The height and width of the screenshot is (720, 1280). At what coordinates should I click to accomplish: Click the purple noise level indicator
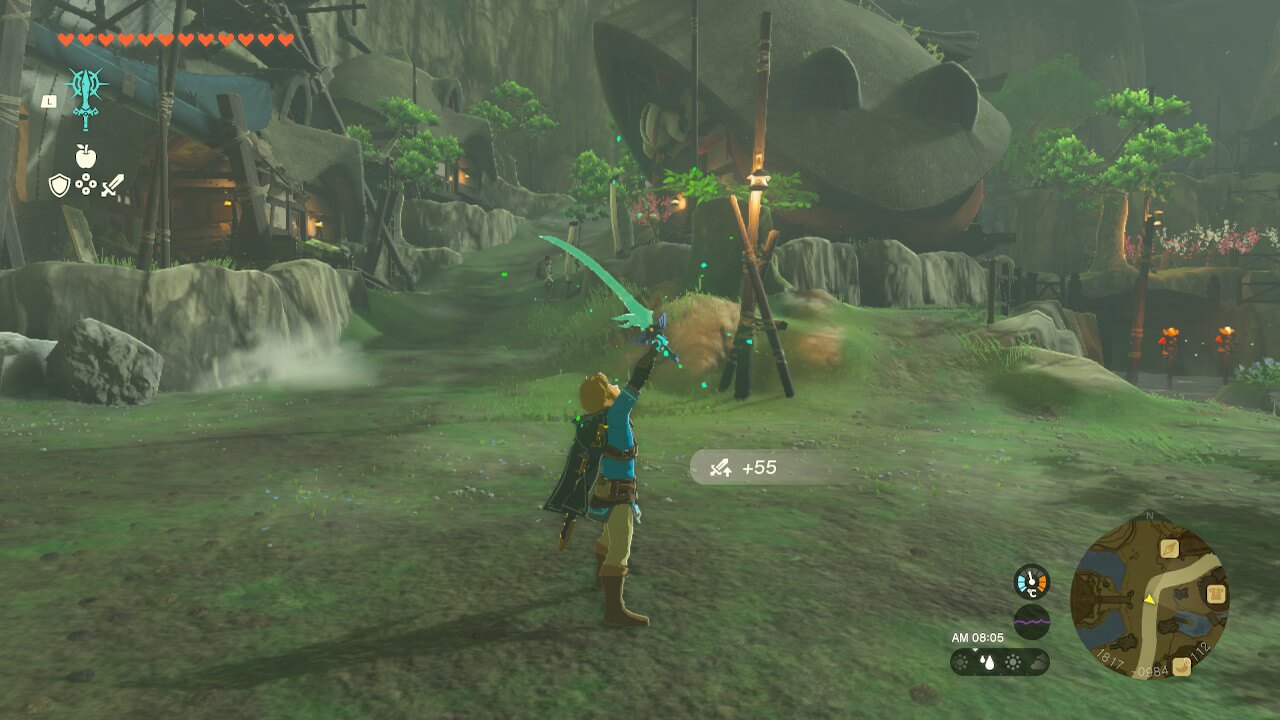(x=1032, y=622)
